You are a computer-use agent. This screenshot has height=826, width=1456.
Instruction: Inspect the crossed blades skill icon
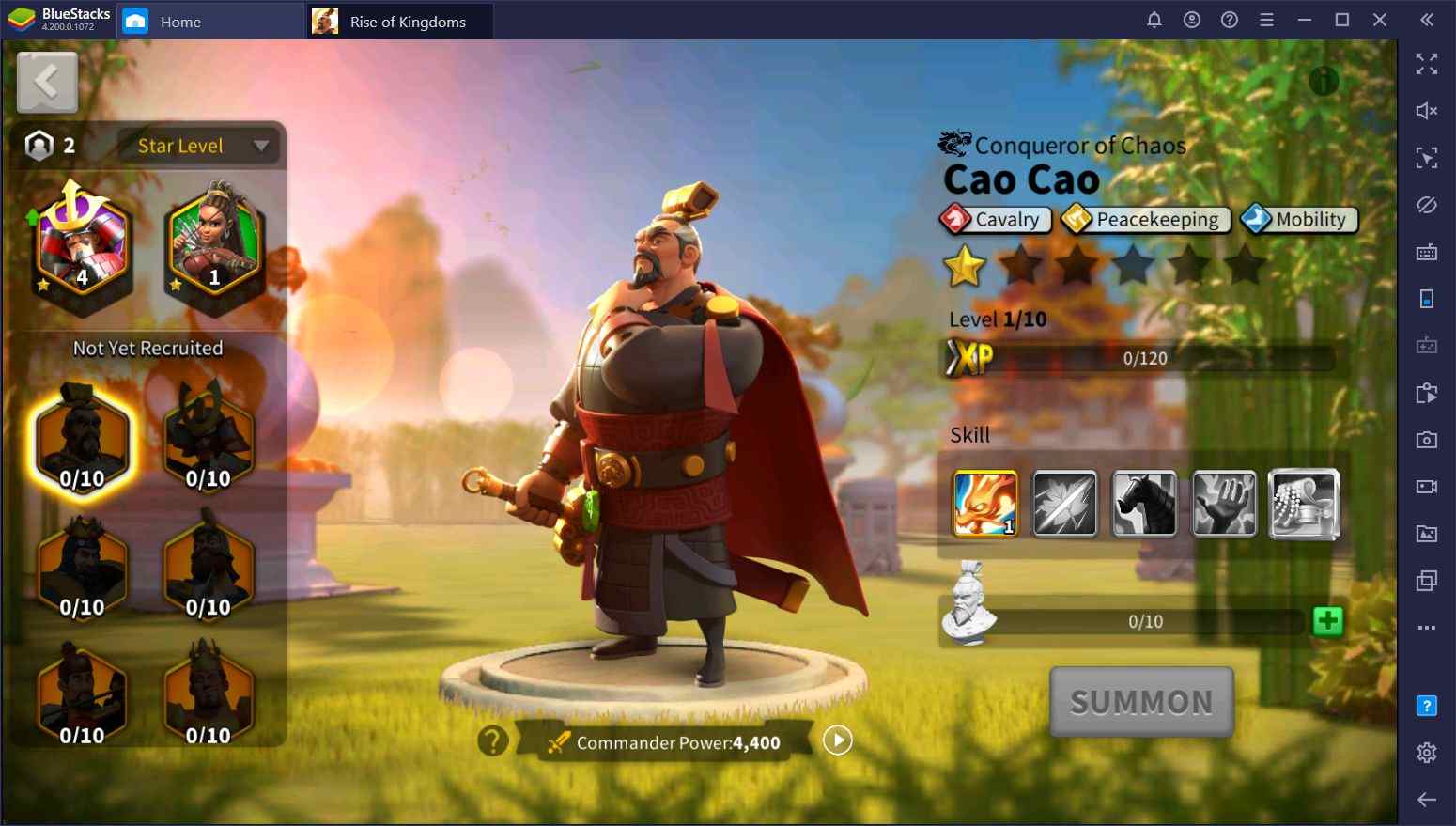1064,504
